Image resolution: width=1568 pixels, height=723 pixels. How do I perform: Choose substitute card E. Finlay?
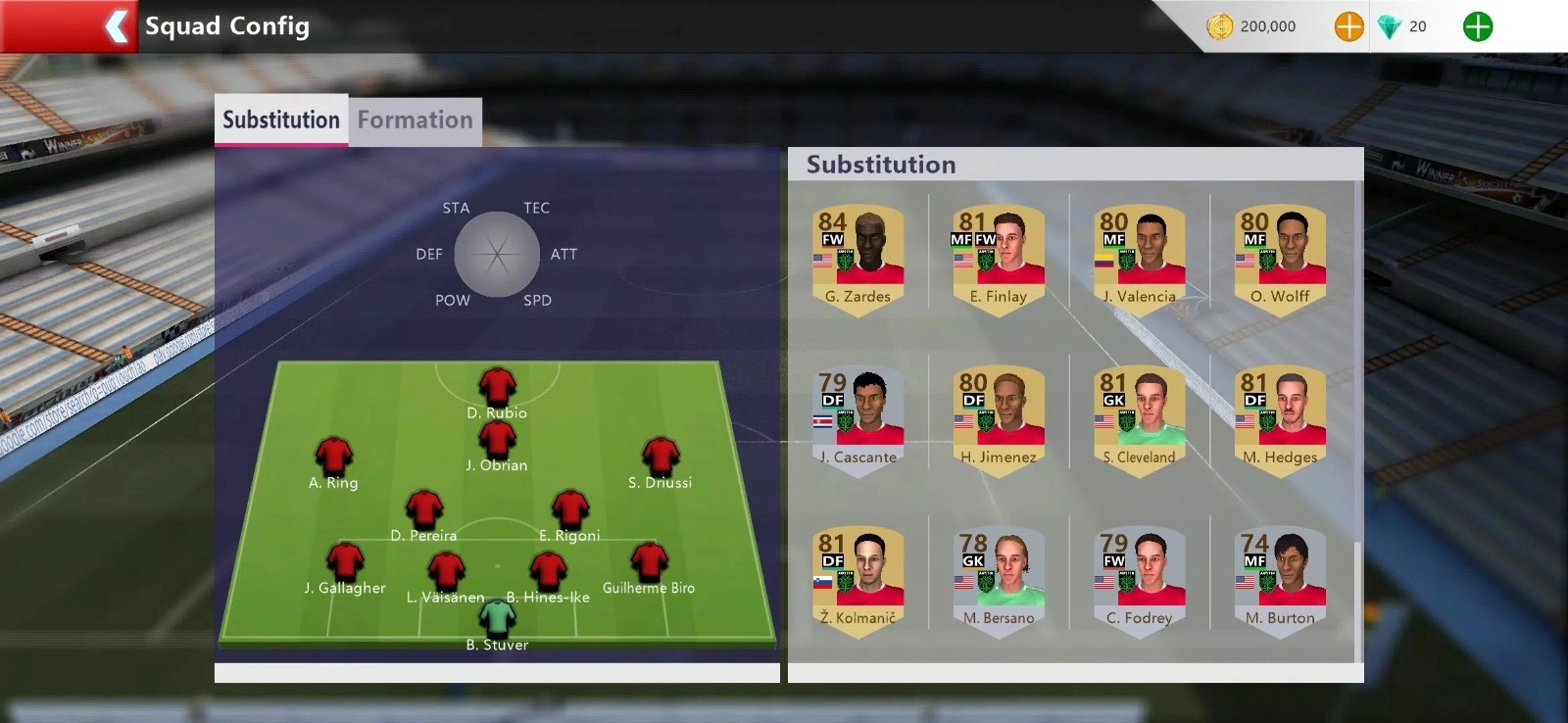coord(998,257)
